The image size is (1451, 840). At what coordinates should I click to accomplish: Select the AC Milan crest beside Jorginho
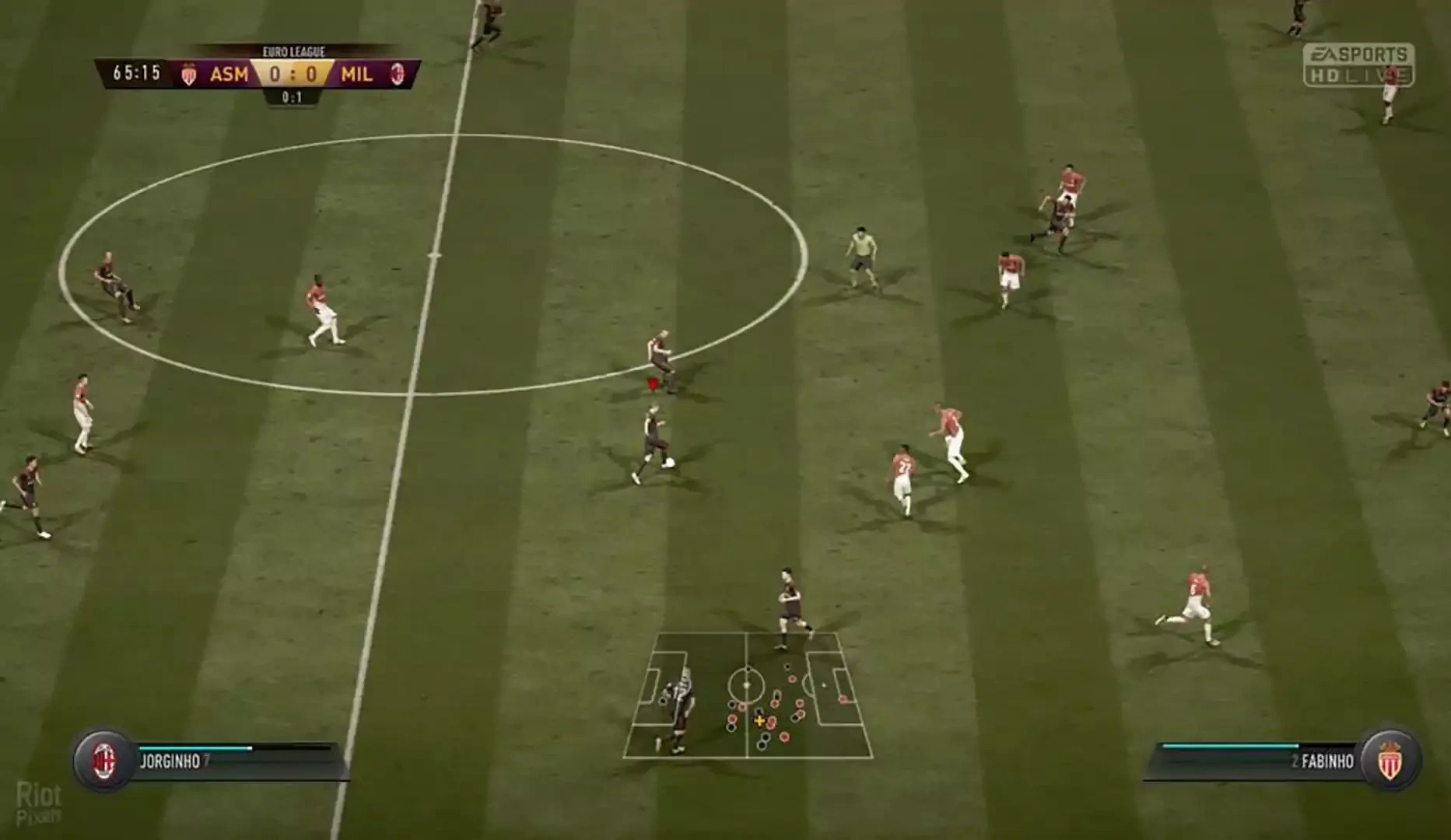pyautogui.click(x=104, y=760)
